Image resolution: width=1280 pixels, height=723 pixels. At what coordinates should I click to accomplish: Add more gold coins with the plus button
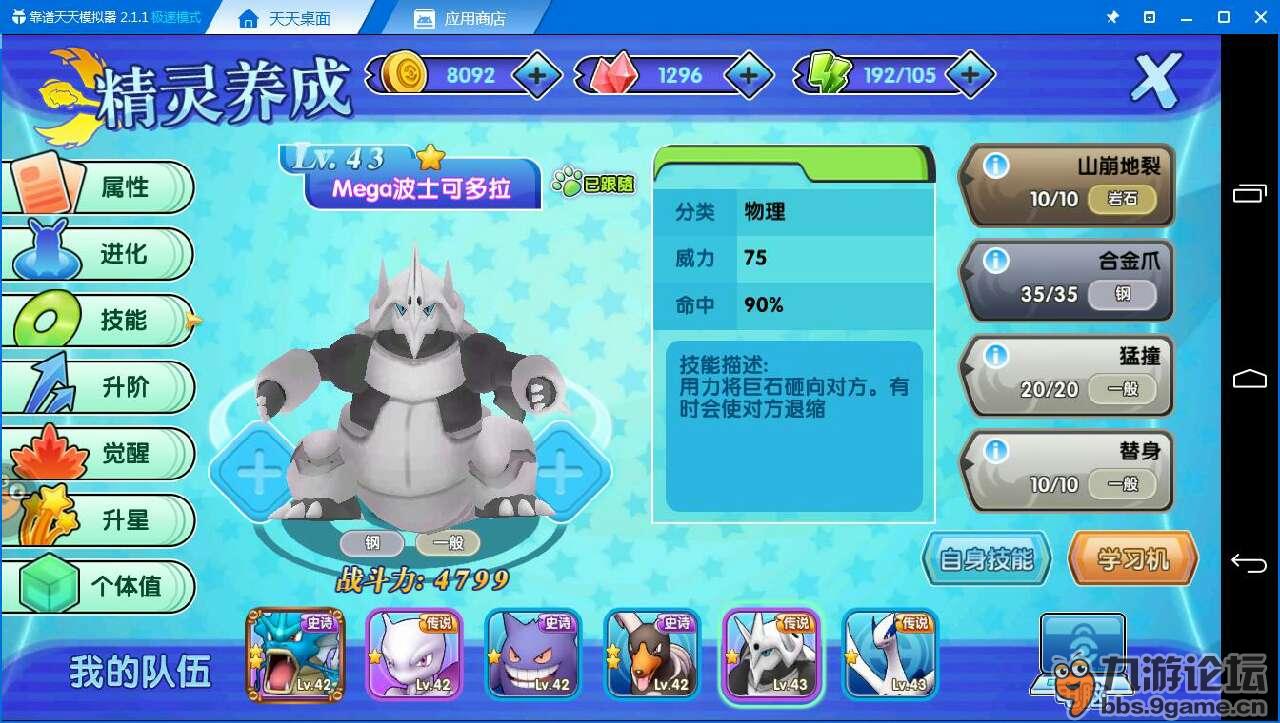click(537, 75)
